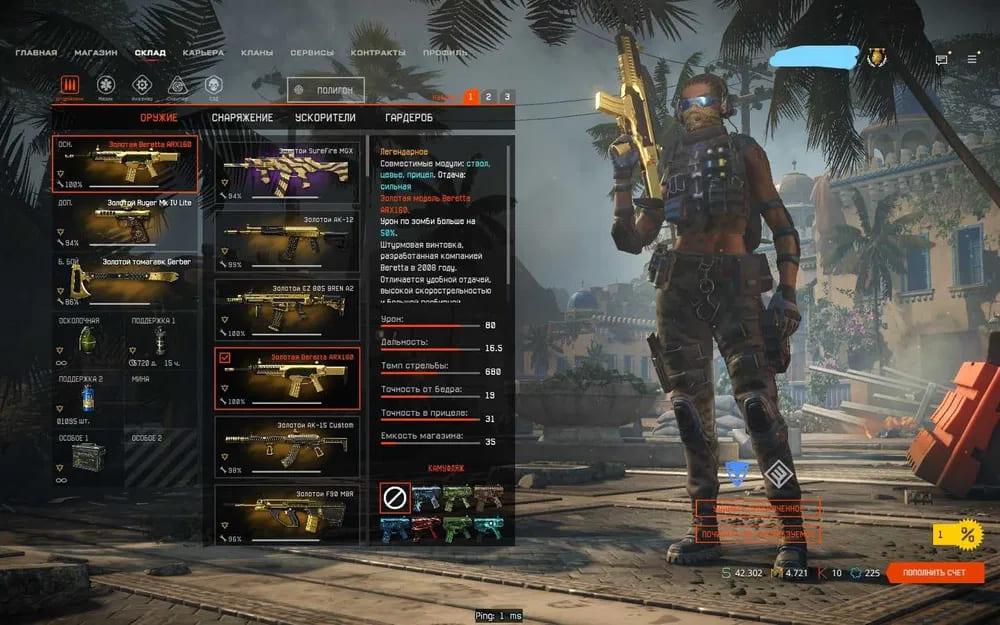Screen dimensions: 1000x625
Task: Select the Золотой AK-15 Custom
Action: click(287, 447)
